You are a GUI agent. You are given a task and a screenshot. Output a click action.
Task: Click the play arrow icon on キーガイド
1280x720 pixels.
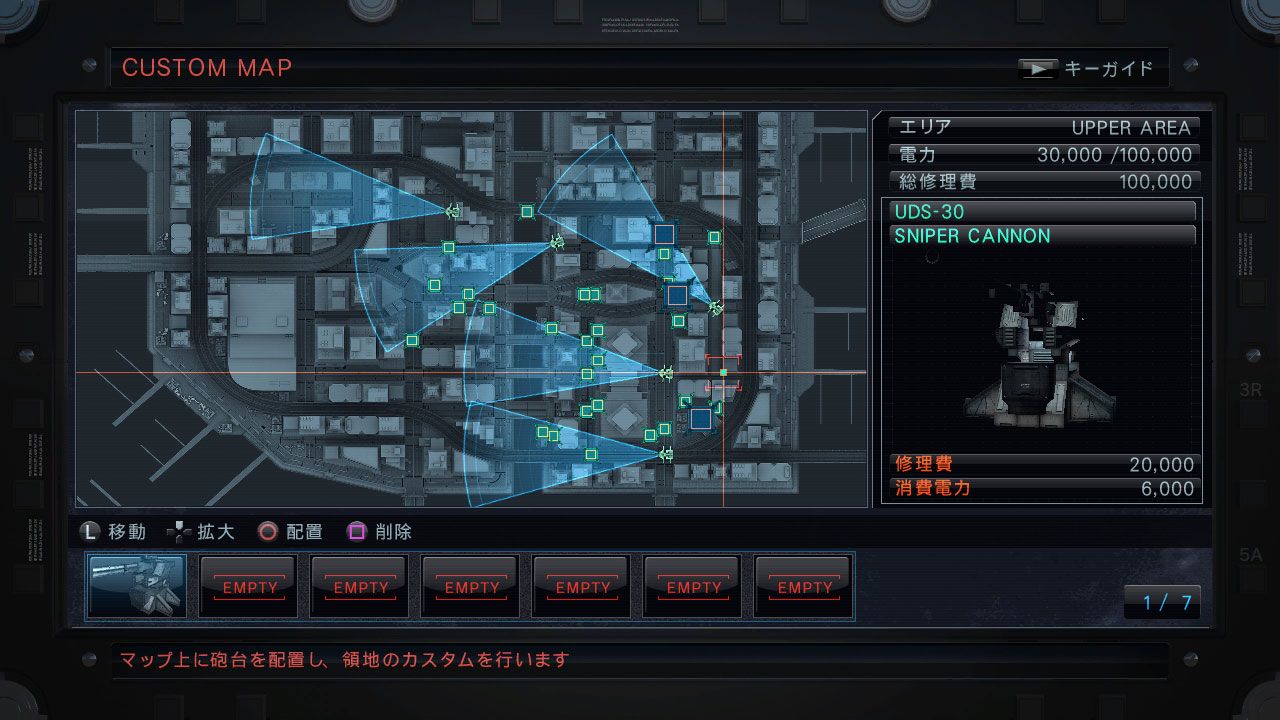coord(1038,68)
